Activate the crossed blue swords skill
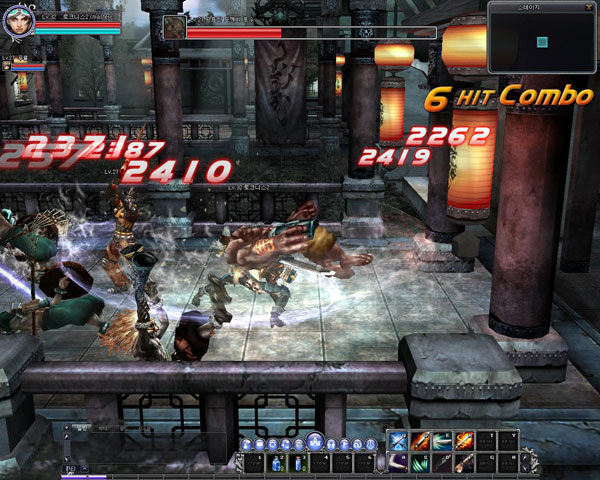 click(397, 441)
